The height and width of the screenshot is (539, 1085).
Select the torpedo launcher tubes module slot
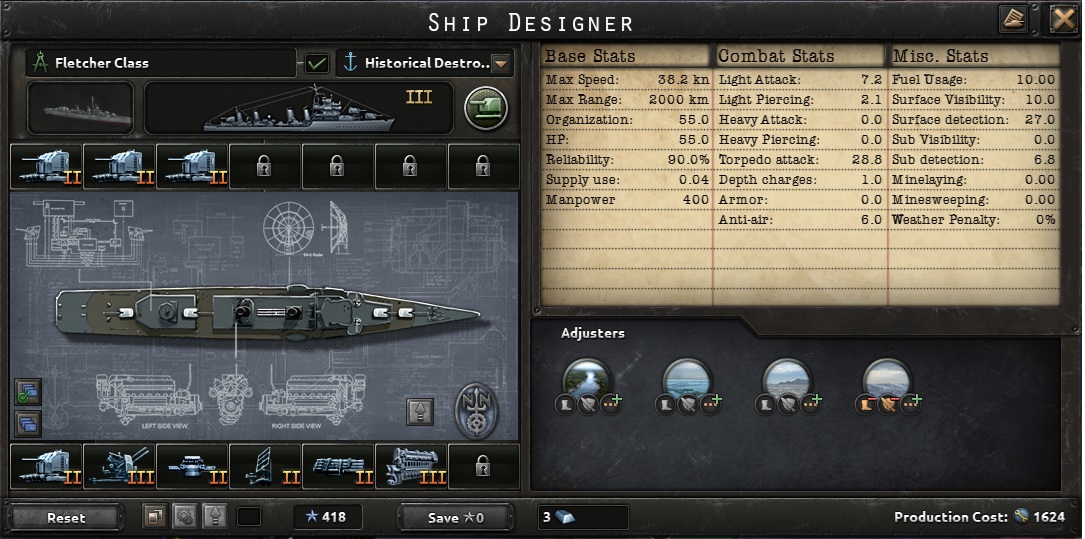pos(338,467)
